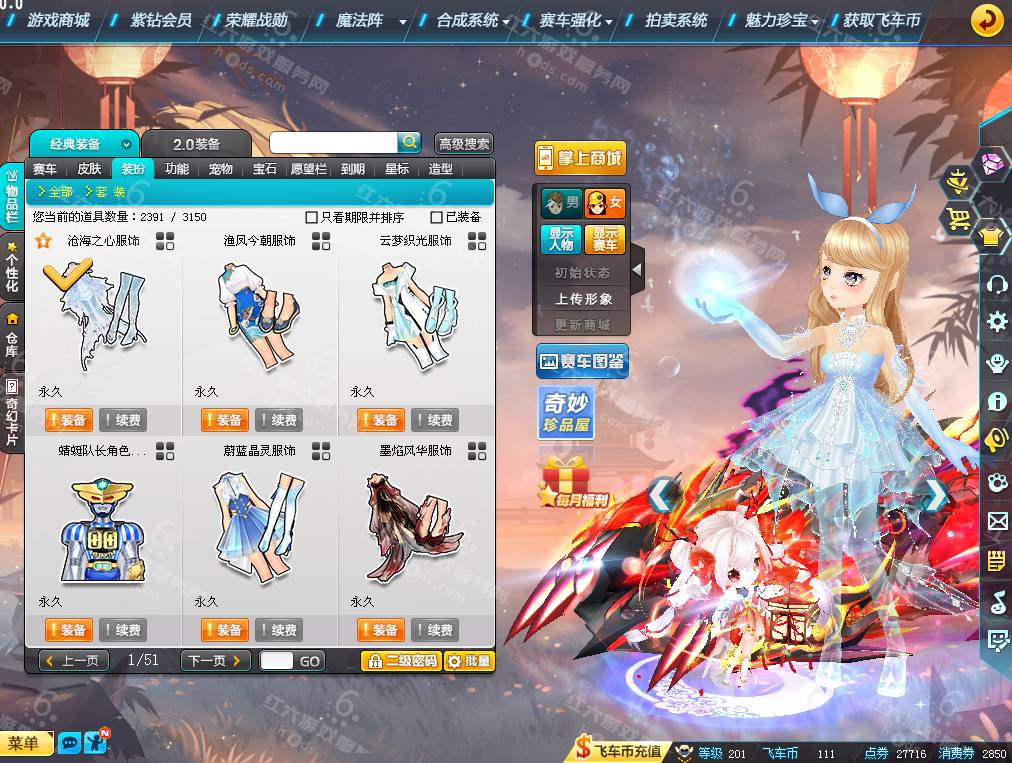Open the 宝石 gems tab
The image size is (1012, 763).
click(264, 169)
